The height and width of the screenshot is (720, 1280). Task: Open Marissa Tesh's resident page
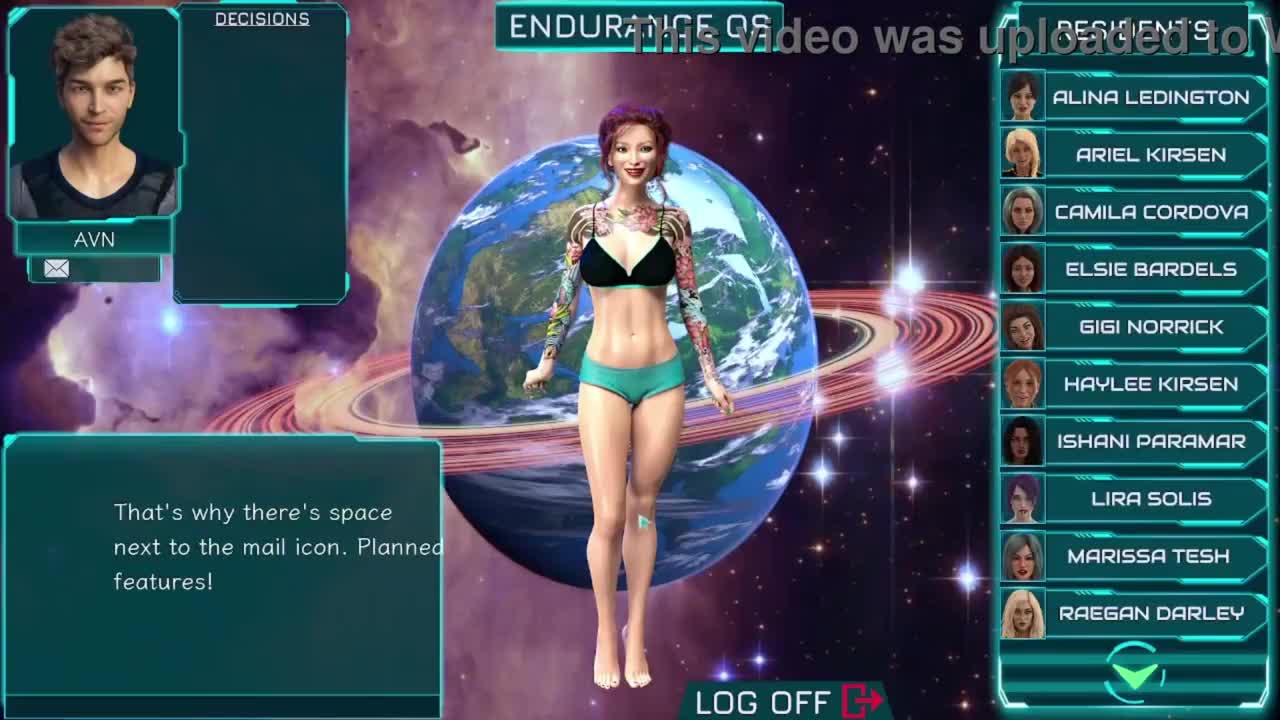(x=1150, y=556)
